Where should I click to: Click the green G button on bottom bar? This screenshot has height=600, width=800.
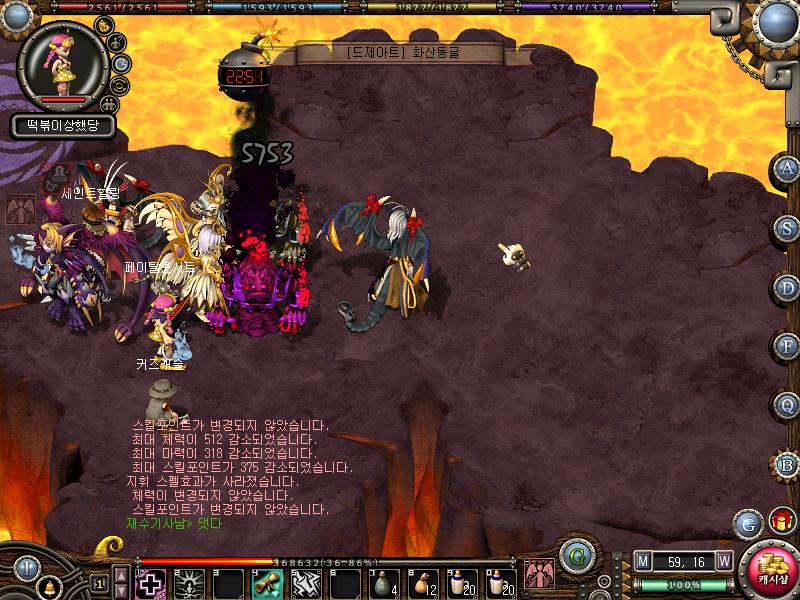tap(574, 556)
